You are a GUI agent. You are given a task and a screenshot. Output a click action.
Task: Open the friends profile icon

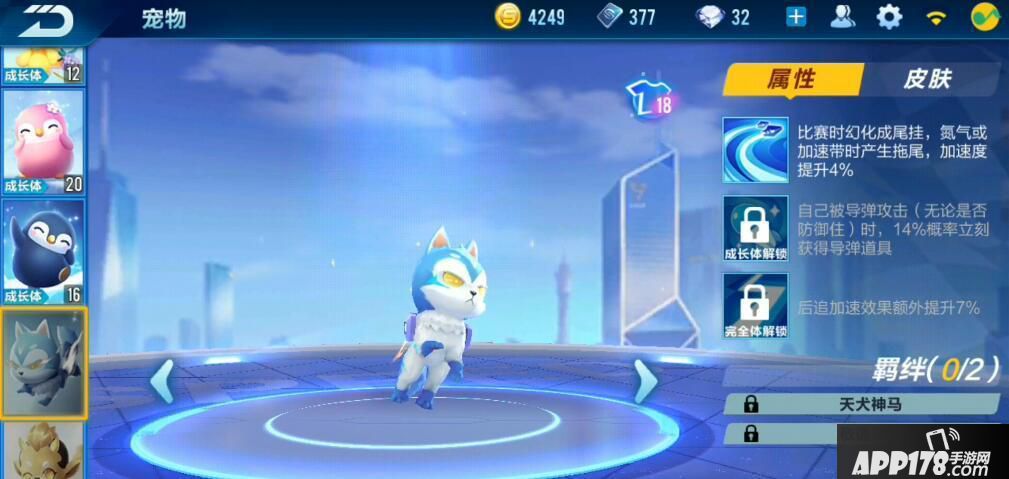pyautogui.click(x=843, y=17)
